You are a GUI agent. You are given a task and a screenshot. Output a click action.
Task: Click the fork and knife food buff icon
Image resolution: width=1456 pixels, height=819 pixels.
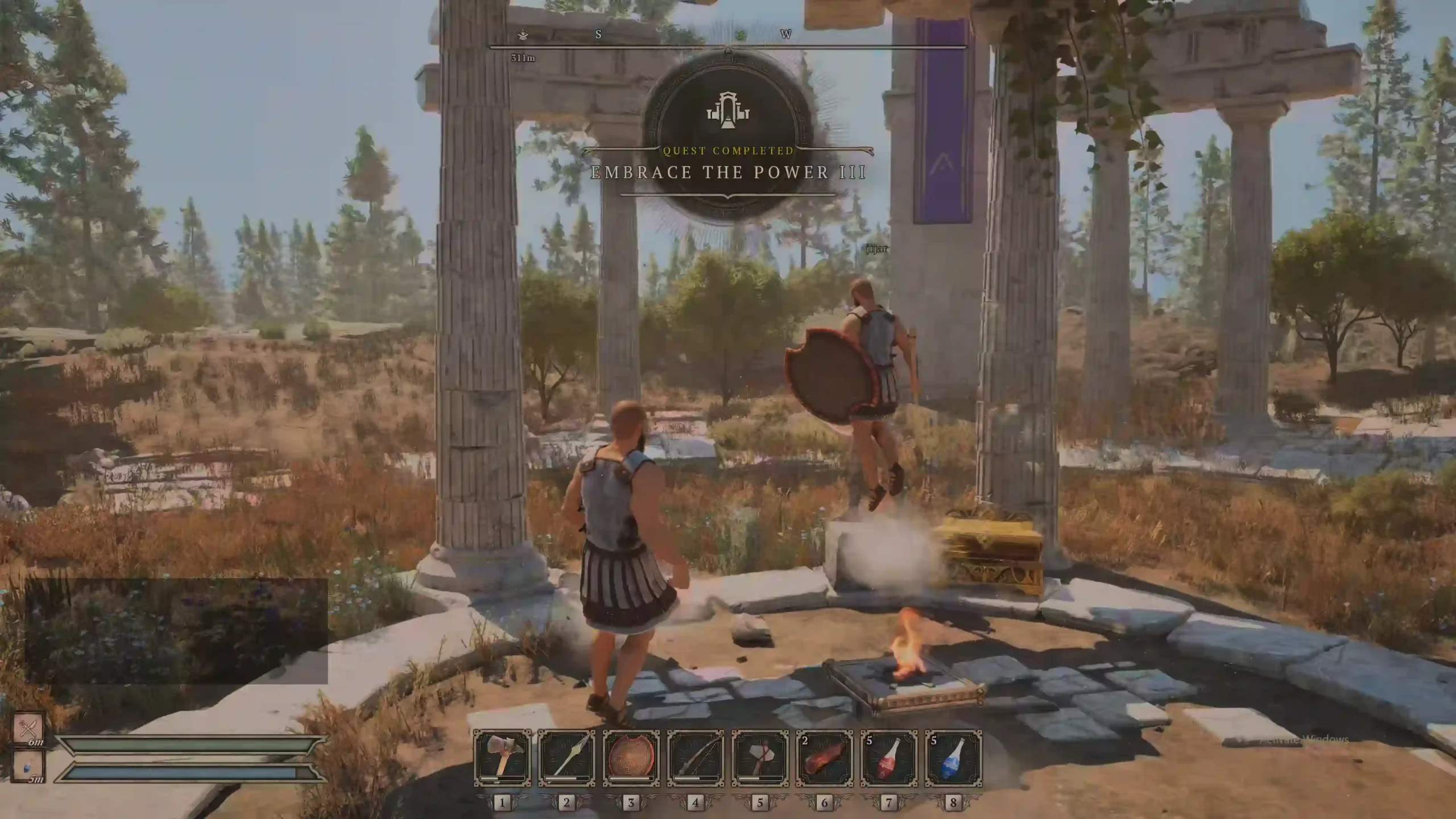pyautogui.click(x=28, y=727)
